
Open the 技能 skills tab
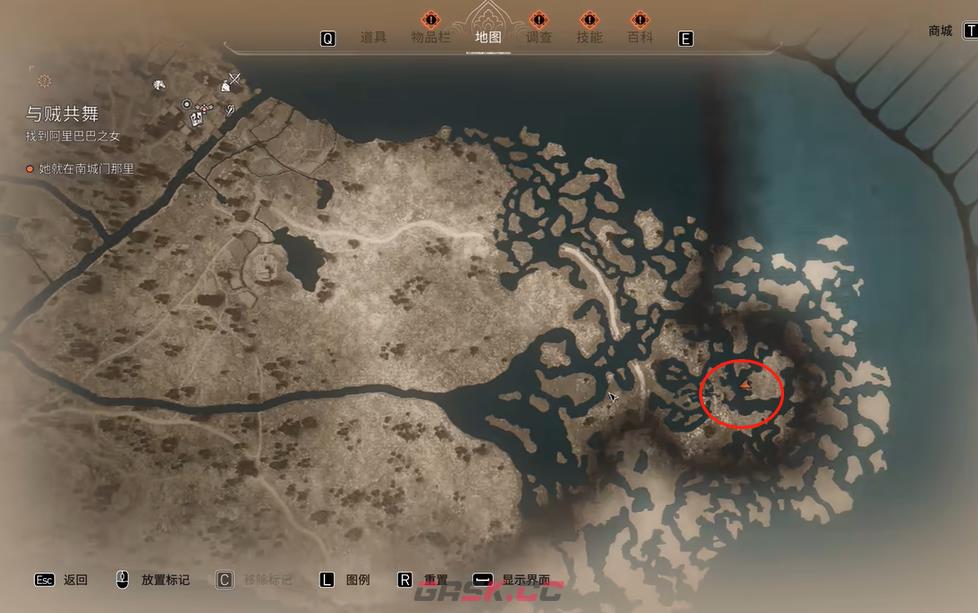tap(590, 38)
